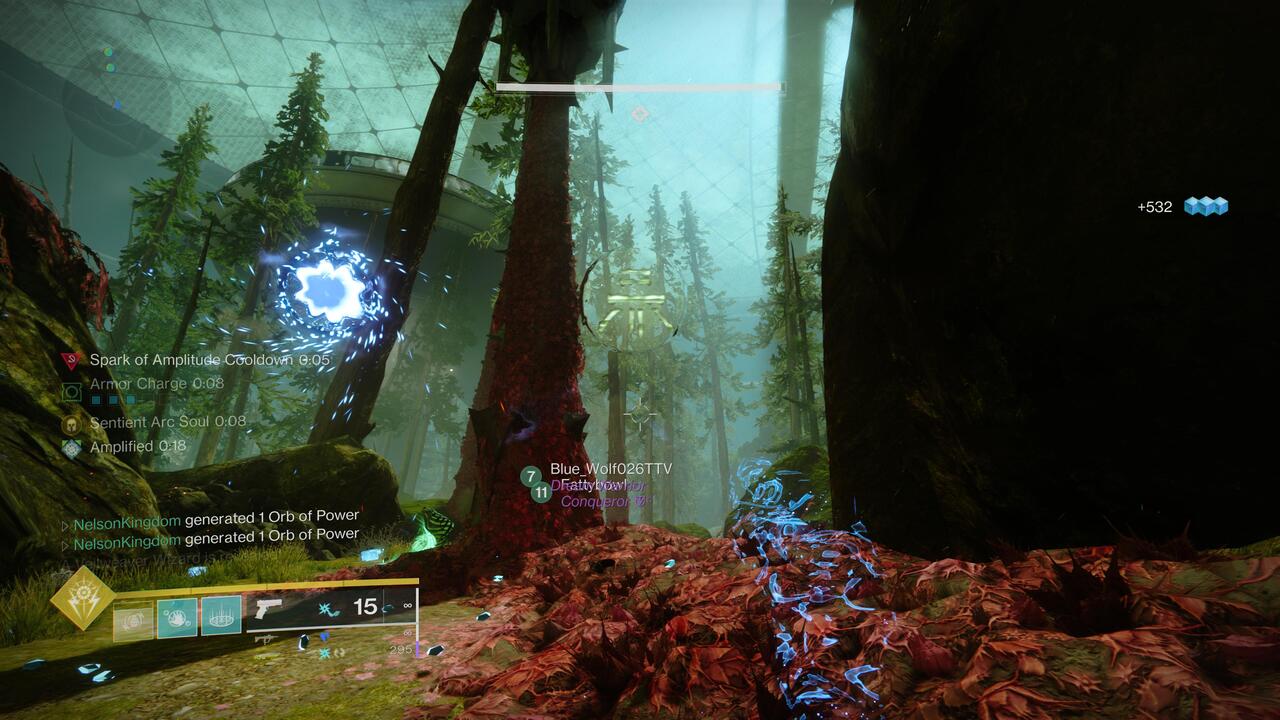Image resolution: width=1280 pixels, height=720 pixels.
Task: Click the glimmer cube icon beside +532
Action: (x=1205, y=207)
